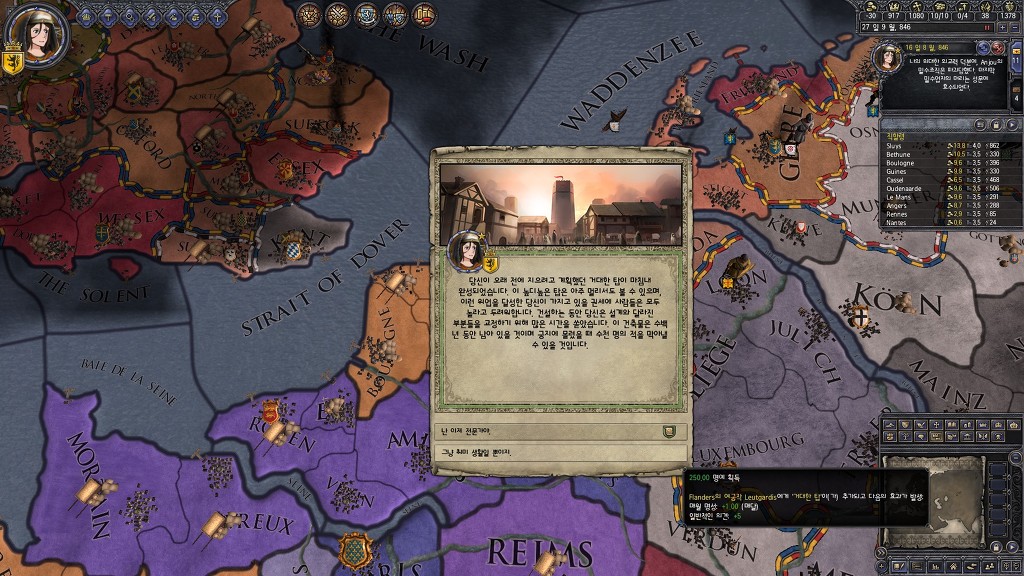Click the blue round go-to button on message
The width and height of the screenshot is (1024, 576).
click(983, 47)
